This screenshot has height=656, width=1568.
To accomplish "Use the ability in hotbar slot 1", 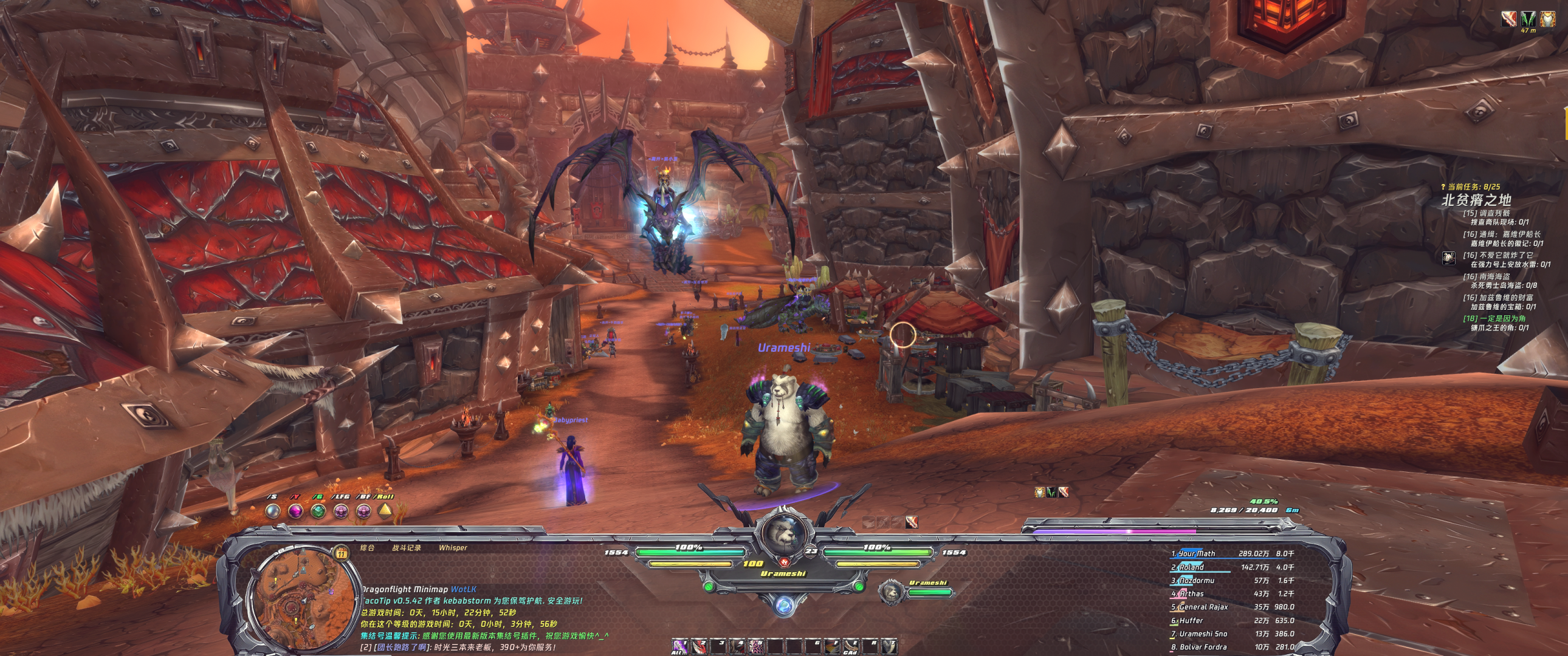I will (x=680, y=646).
